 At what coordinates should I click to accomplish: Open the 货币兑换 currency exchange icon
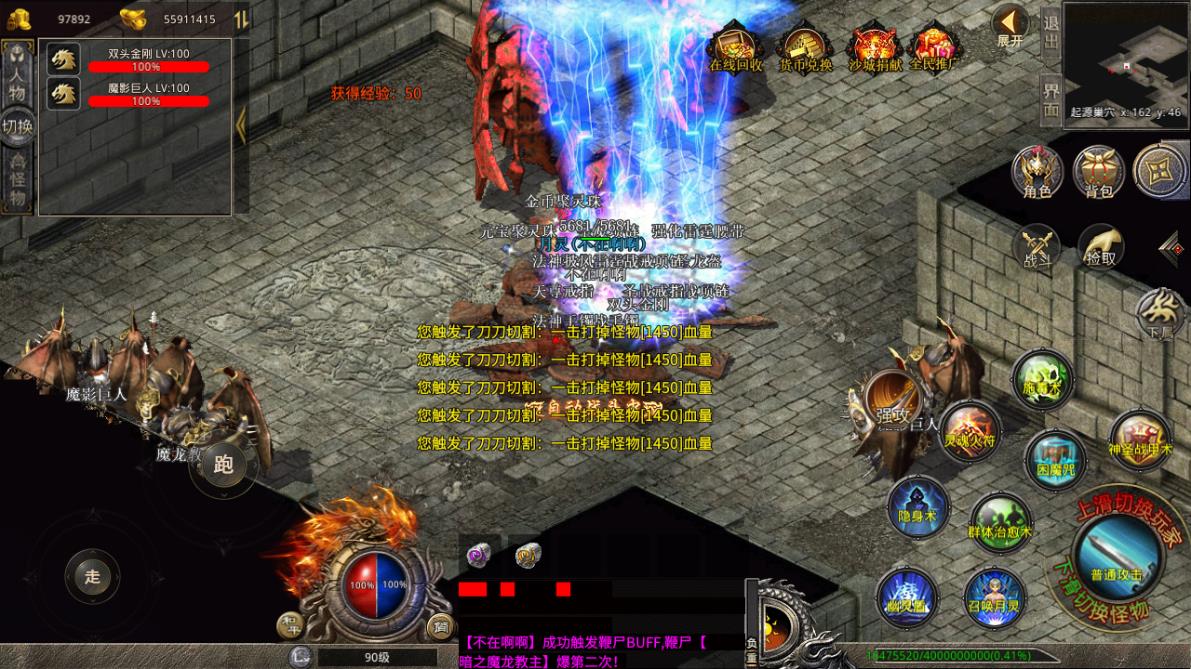click(x=805, y=45)
